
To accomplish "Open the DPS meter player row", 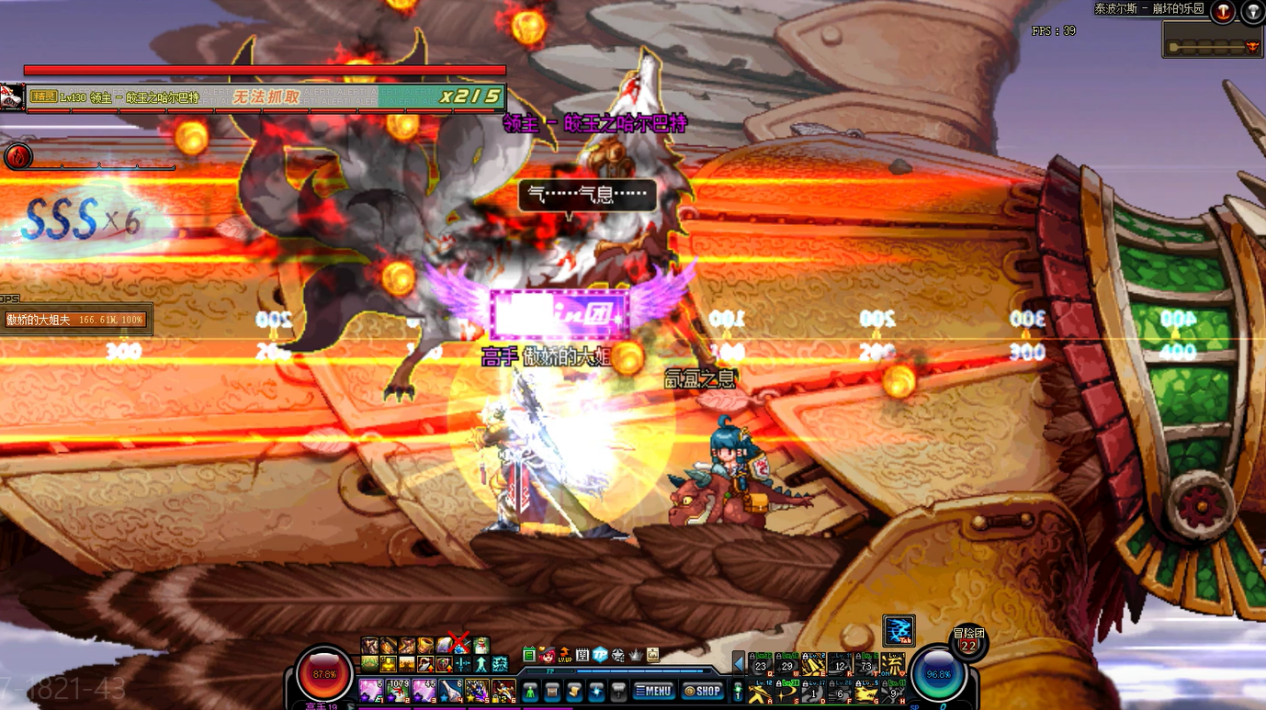I will 76,320.
